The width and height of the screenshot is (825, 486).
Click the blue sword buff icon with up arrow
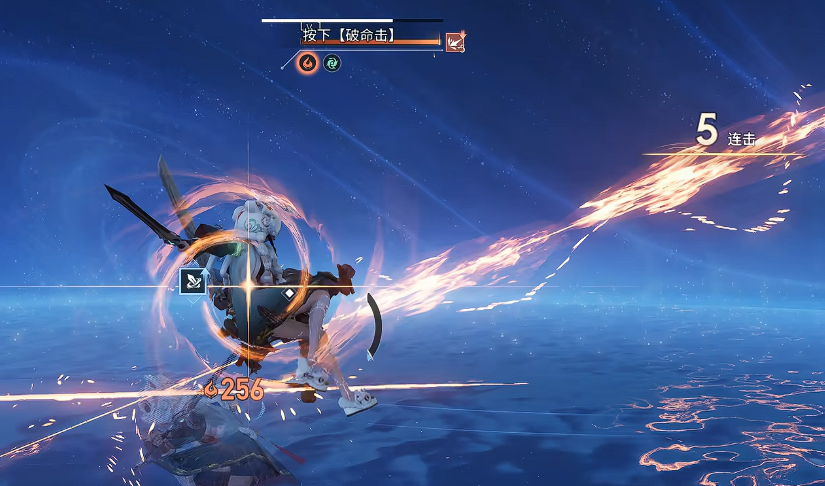pyautogui.click(x=193, y=281)
